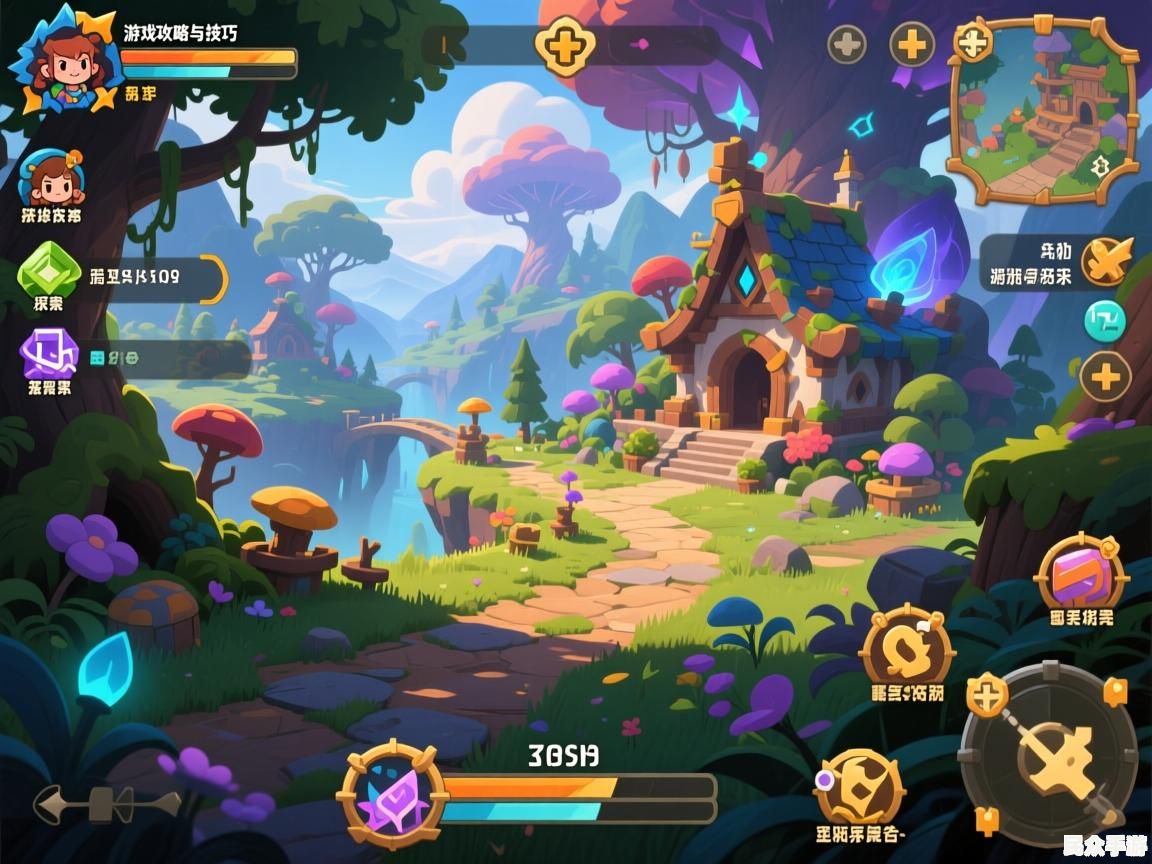Activate the gold gear-shaped skill icon
The height and width of the screenshot is (864, 1152).
point(860,786)
